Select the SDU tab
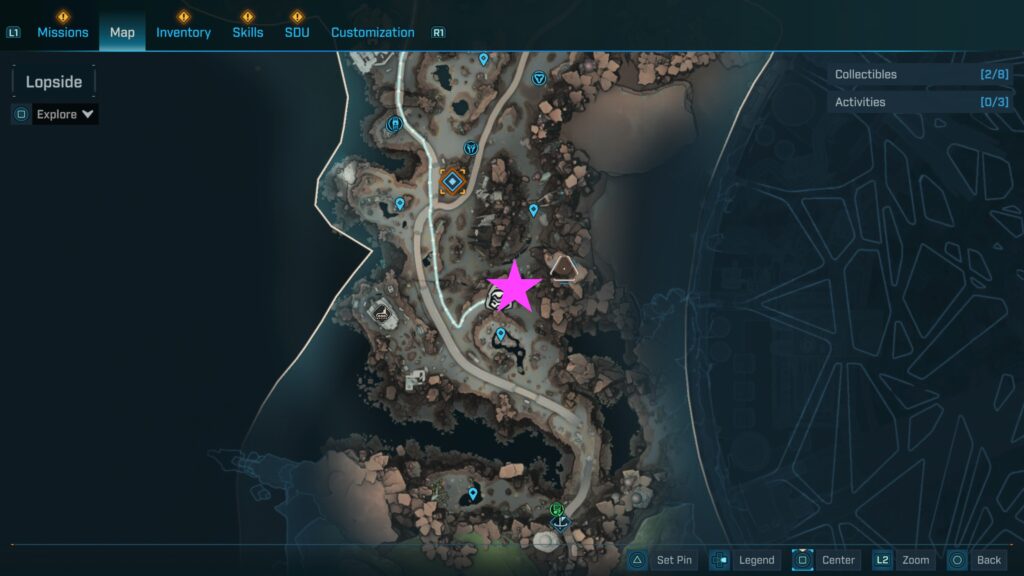The width and height of the screenshot is (1024, 576). [x=296, y=32]
